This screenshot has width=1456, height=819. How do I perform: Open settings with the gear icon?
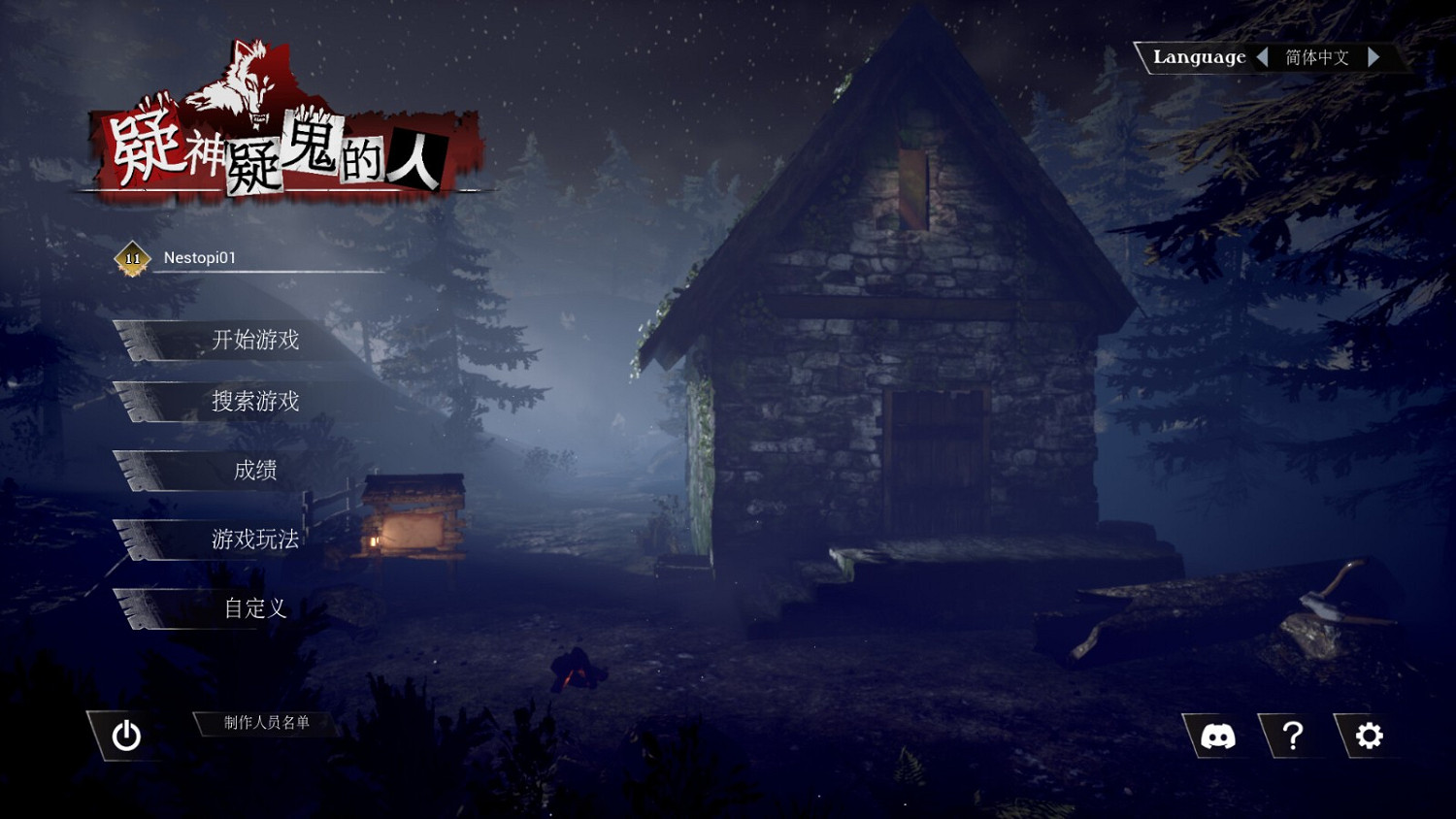1370,737
